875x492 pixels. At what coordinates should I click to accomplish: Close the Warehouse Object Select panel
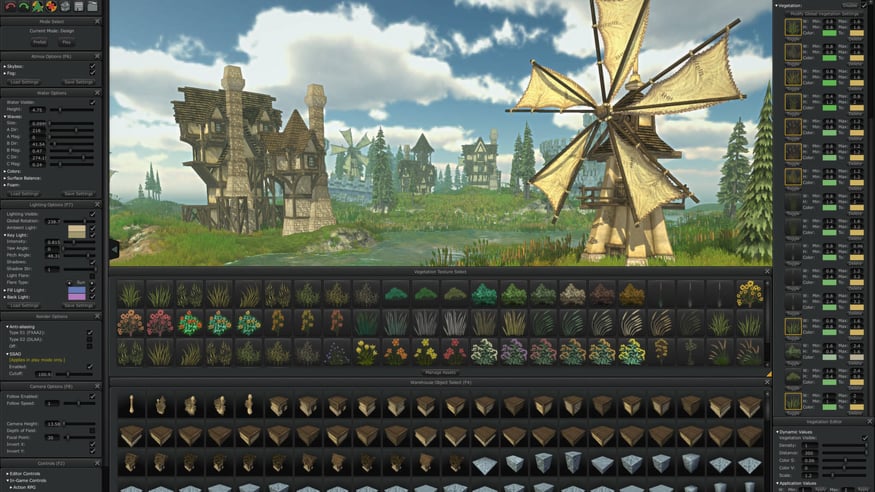tap(767, 382)
